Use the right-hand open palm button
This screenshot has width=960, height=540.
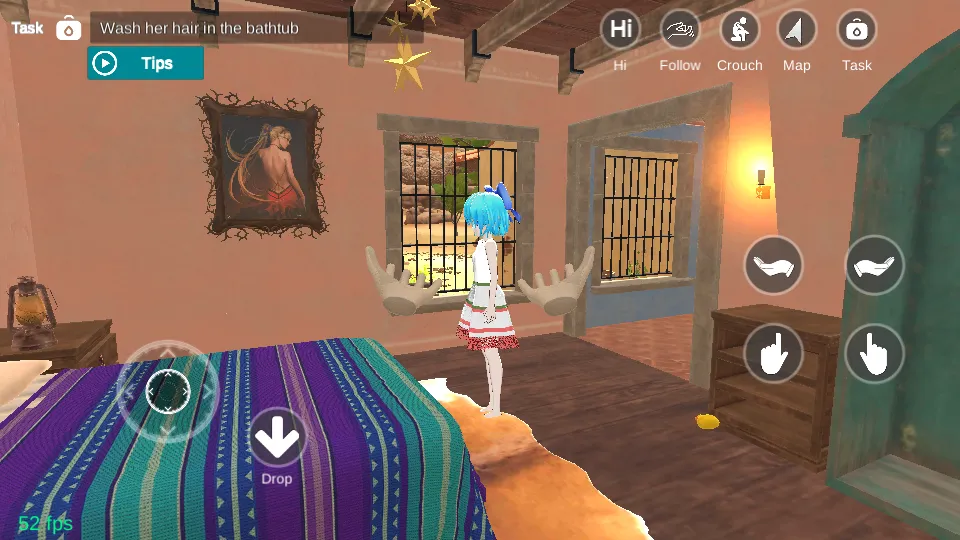(x=875, y=265)
